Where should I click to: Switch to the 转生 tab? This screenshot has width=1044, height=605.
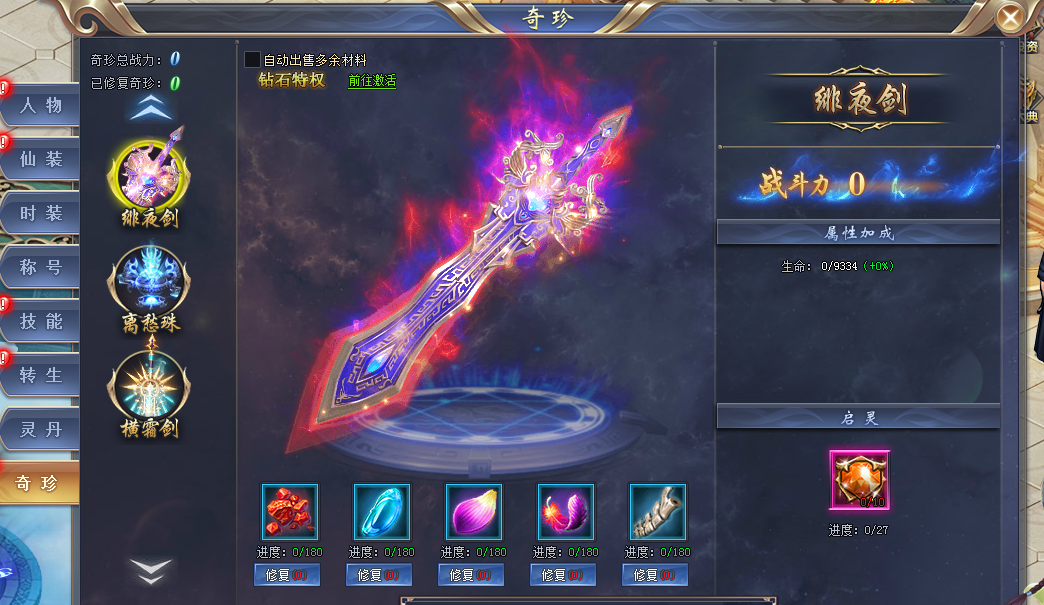point(40,375)
